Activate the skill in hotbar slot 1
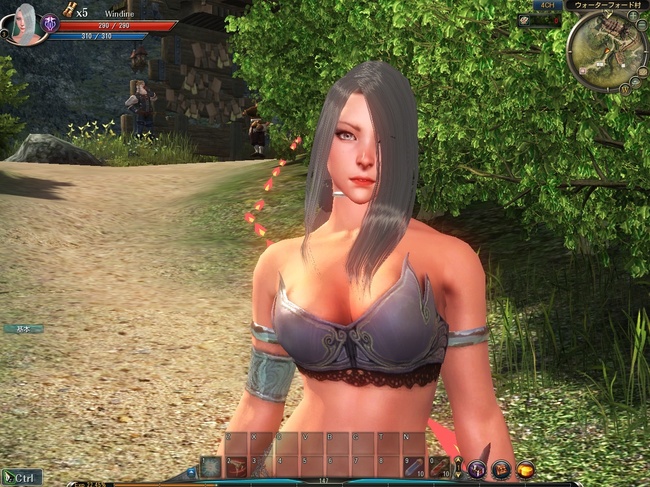 click(x=210, y=467)
